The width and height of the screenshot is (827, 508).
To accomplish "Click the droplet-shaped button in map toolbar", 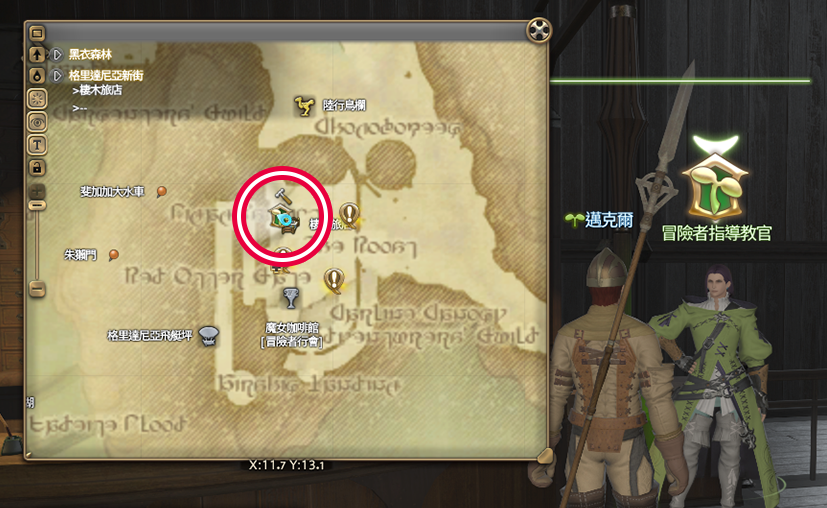I will click(x=37, y=75).
